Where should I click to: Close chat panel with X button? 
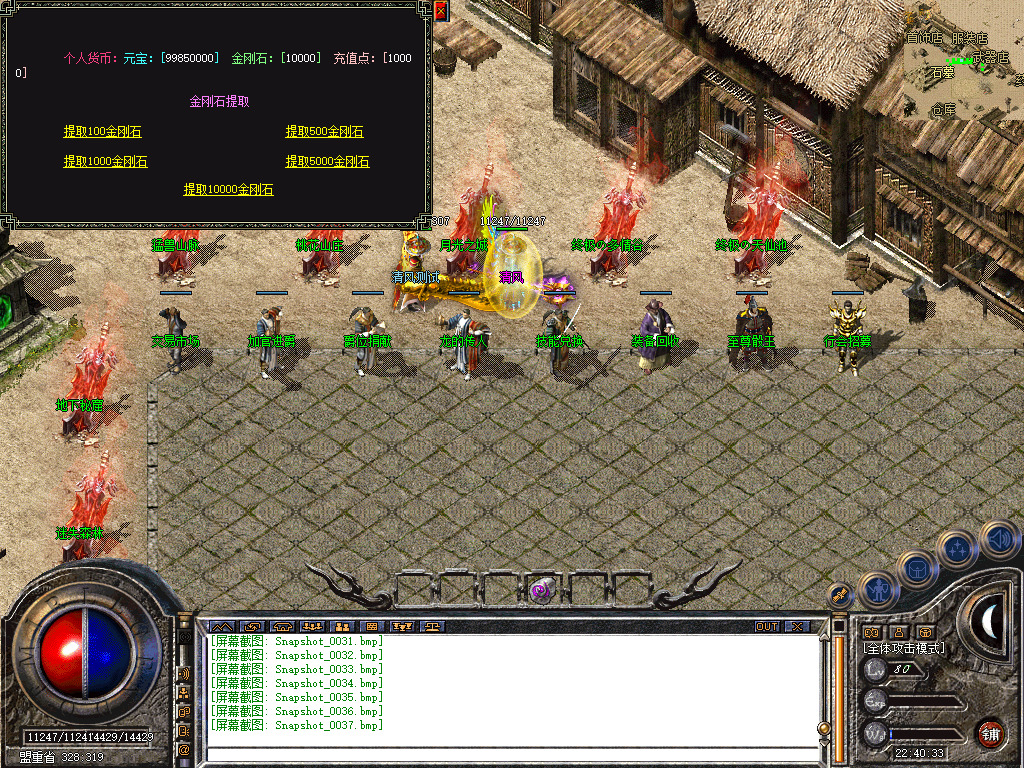[796, 627]
